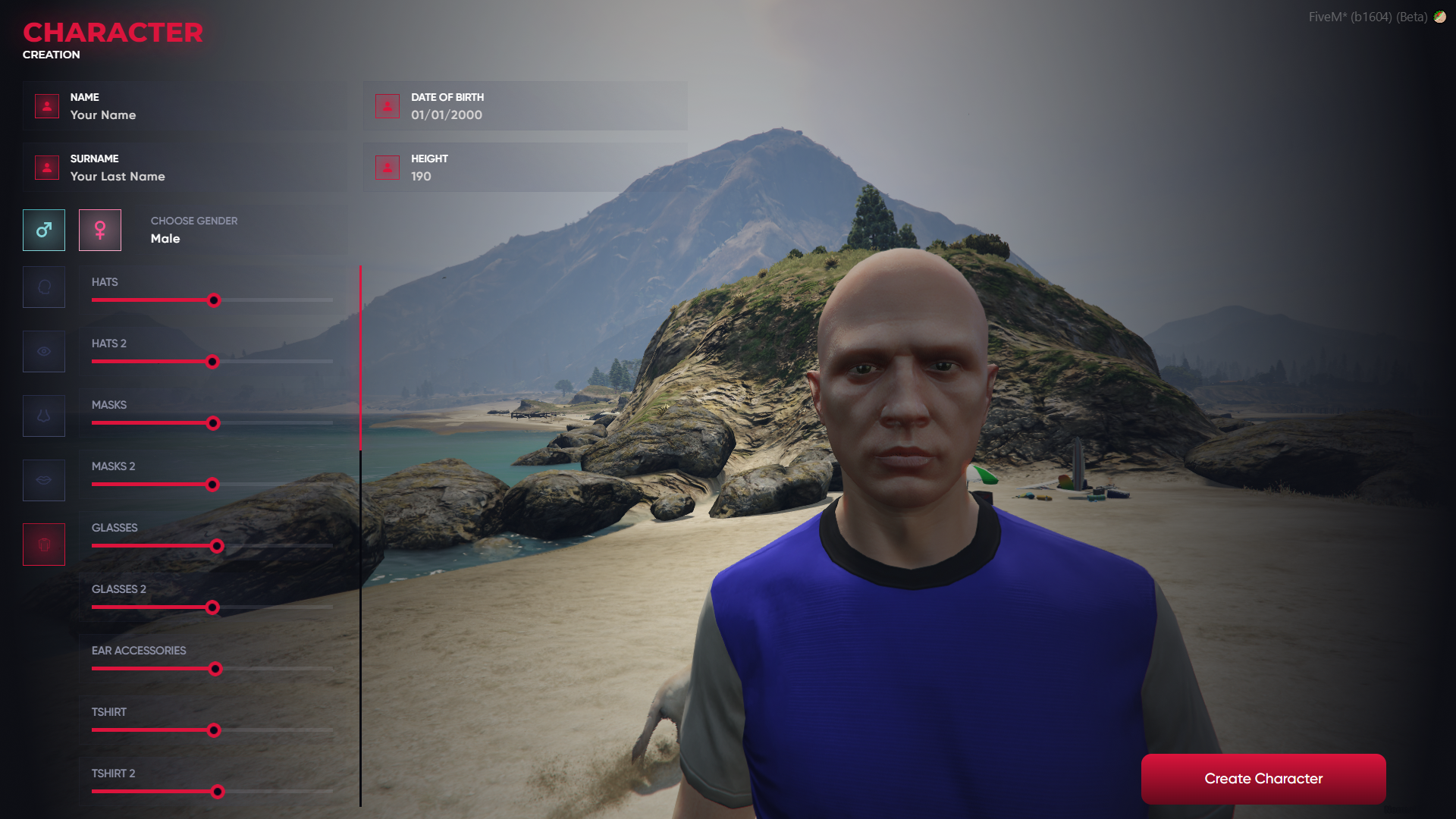Switch to the lips category tab

pyautogui.click(x=44, y=480)
